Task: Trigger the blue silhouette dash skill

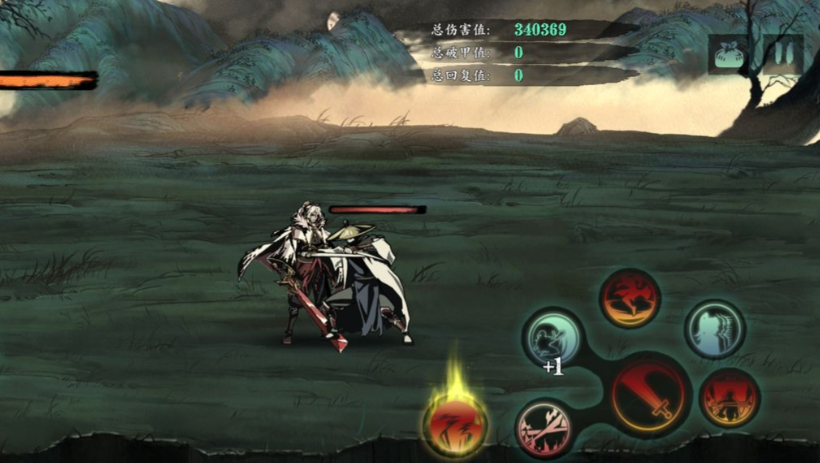Action: (x=714, y=329)
